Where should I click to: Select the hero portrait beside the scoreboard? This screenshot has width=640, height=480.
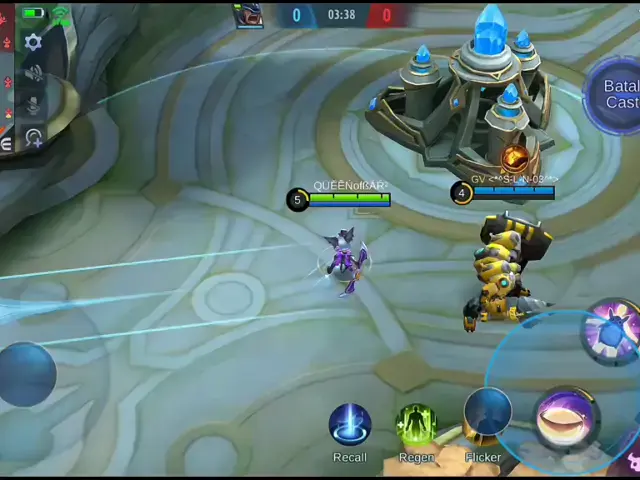pyautogui.click(x=248, y=14)
